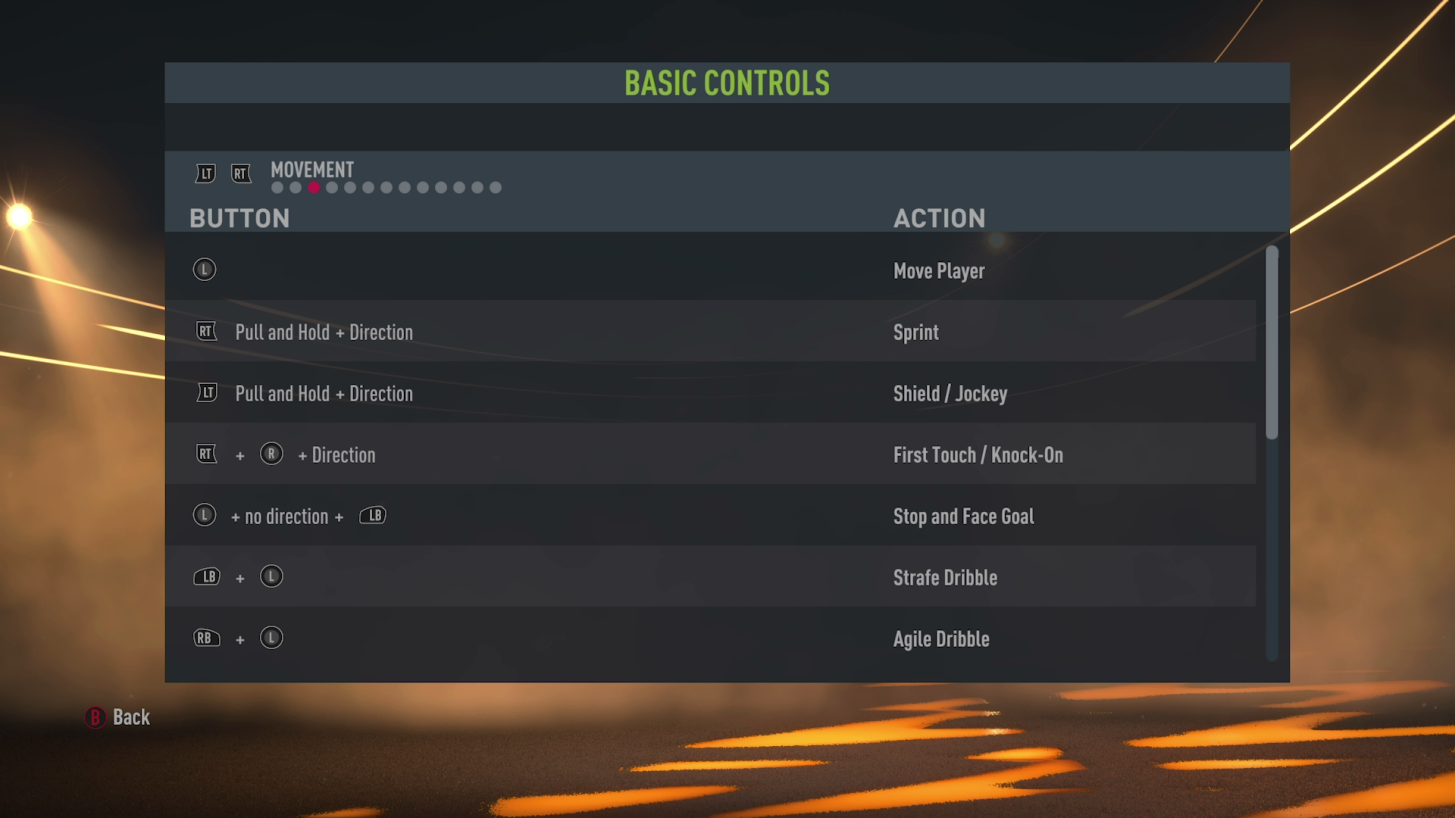Click the first pagination dot under MOVEMENT

pyautogui.click(x=276, y=187)
